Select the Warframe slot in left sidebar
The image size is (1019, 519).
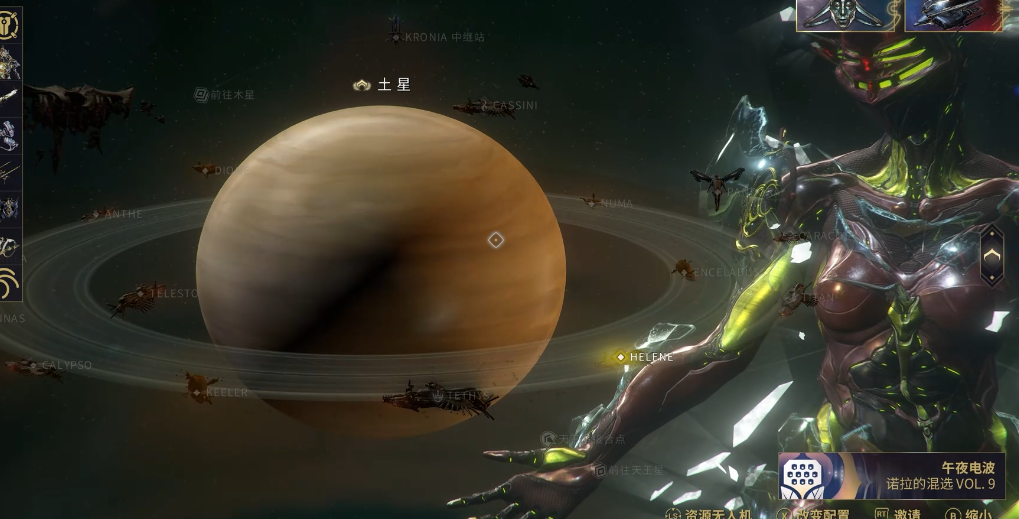tap(10, 62)
